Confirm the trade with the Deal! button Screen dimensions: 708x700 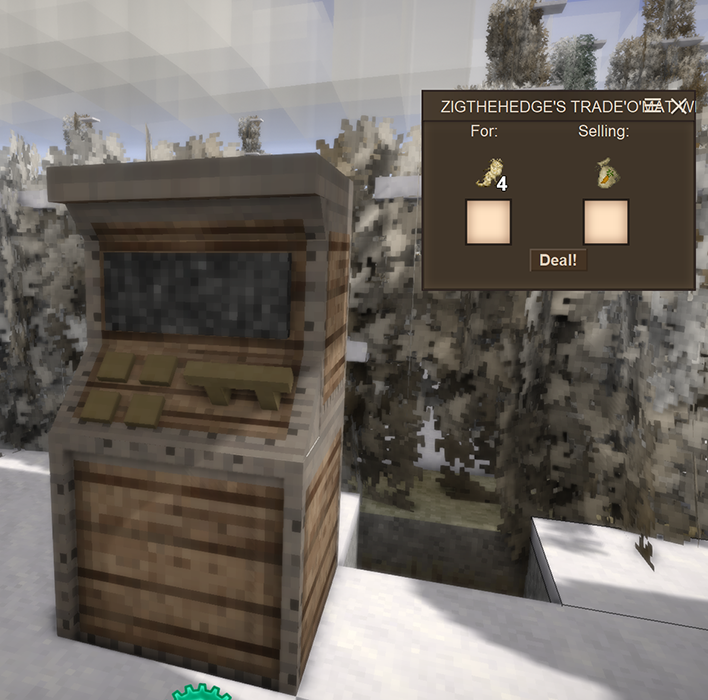coord(557,260)
